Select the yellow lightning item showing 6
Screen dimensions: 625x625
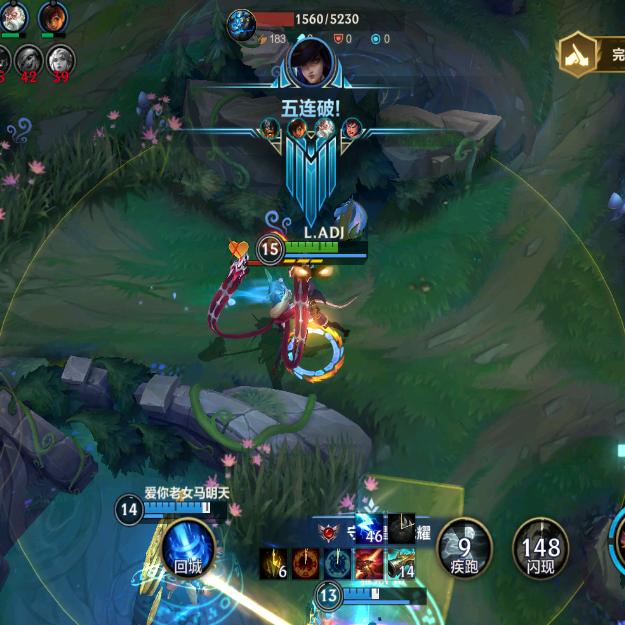[274, 564]
